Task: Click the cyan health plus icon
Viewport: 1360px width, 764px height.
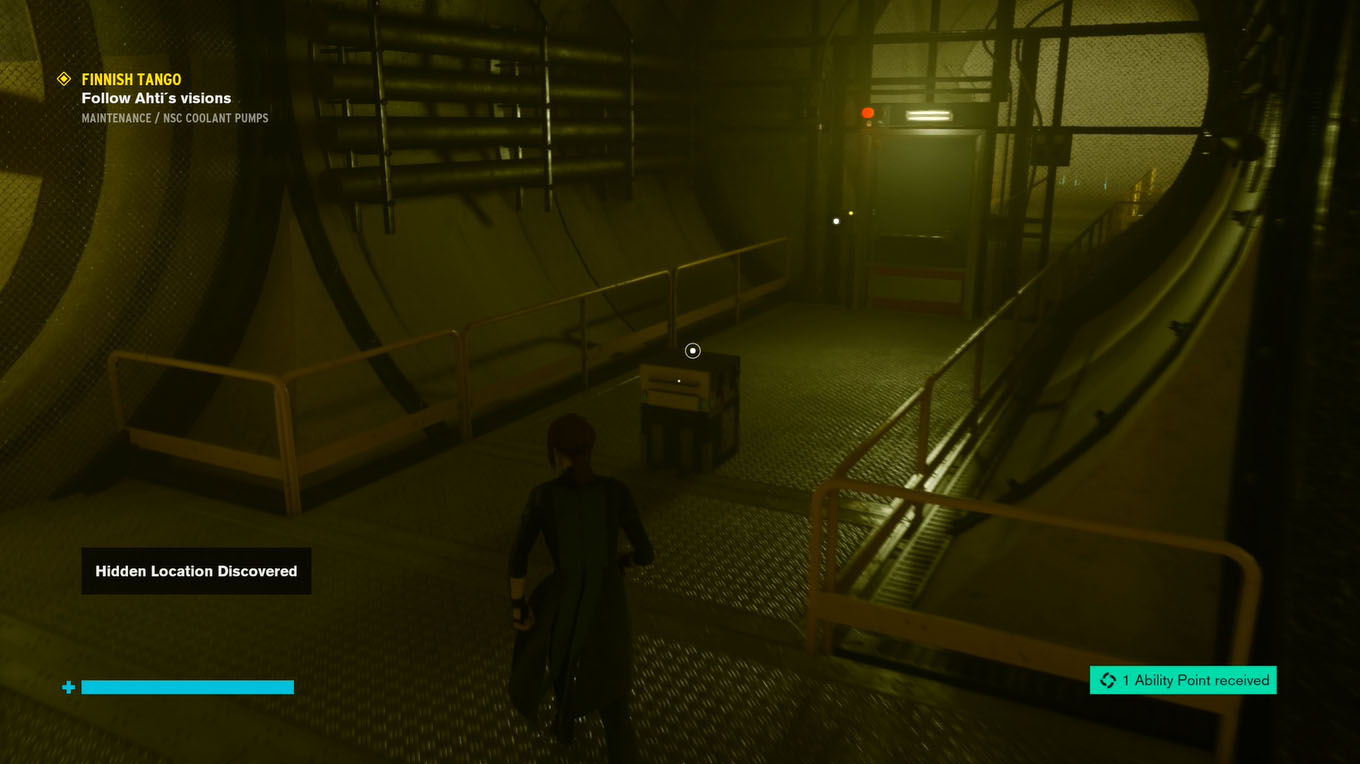Action: (x=67, y=687)
